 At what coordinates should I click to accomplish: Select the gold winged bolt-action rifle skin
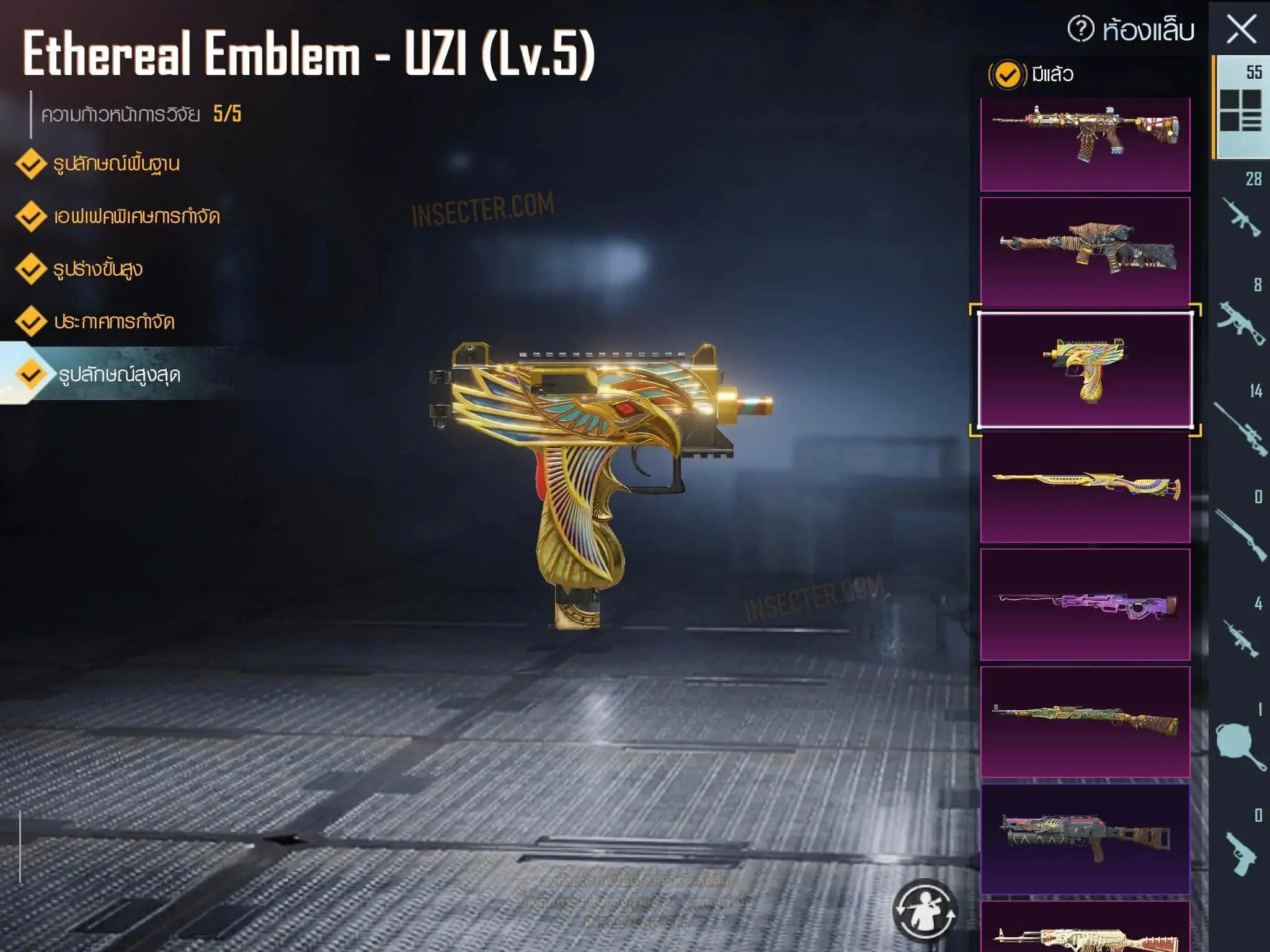tap(1085, 487)
